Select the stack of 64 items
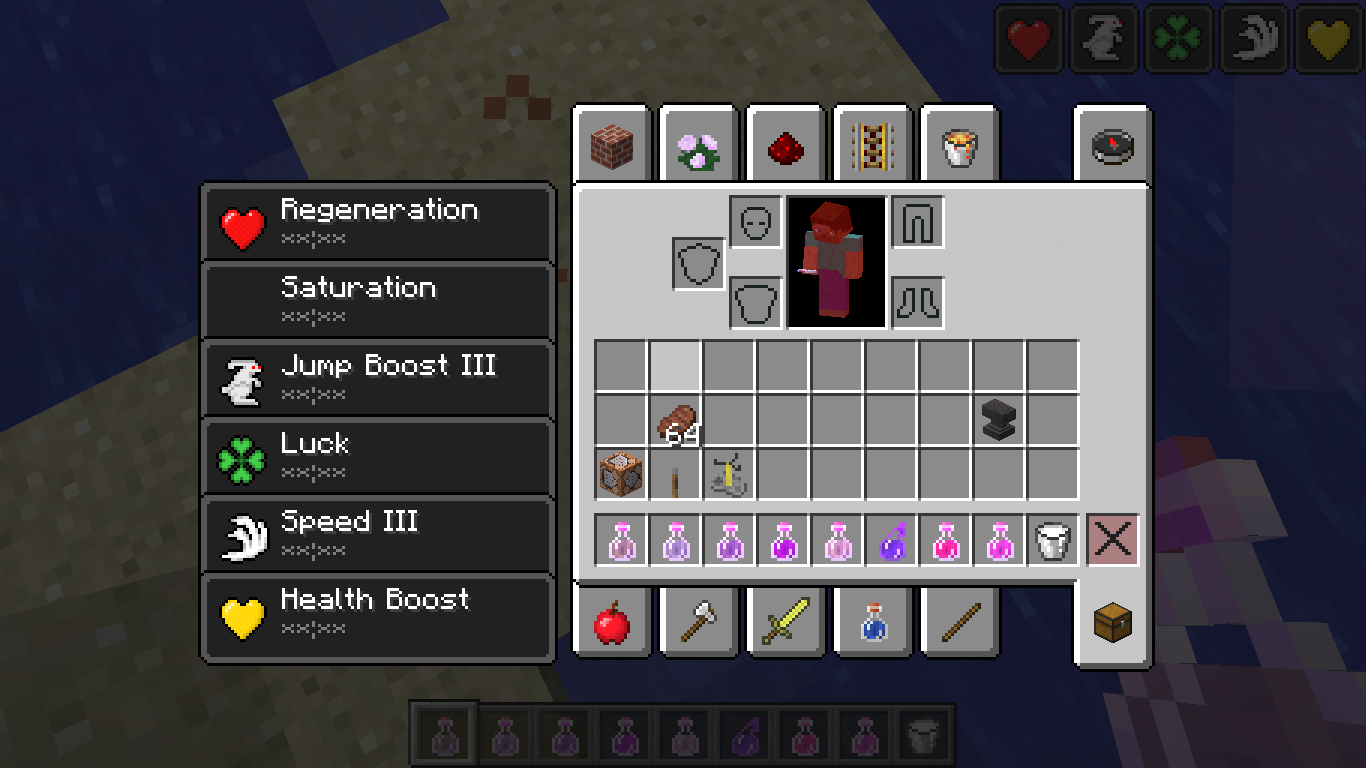 pos(675,420)
